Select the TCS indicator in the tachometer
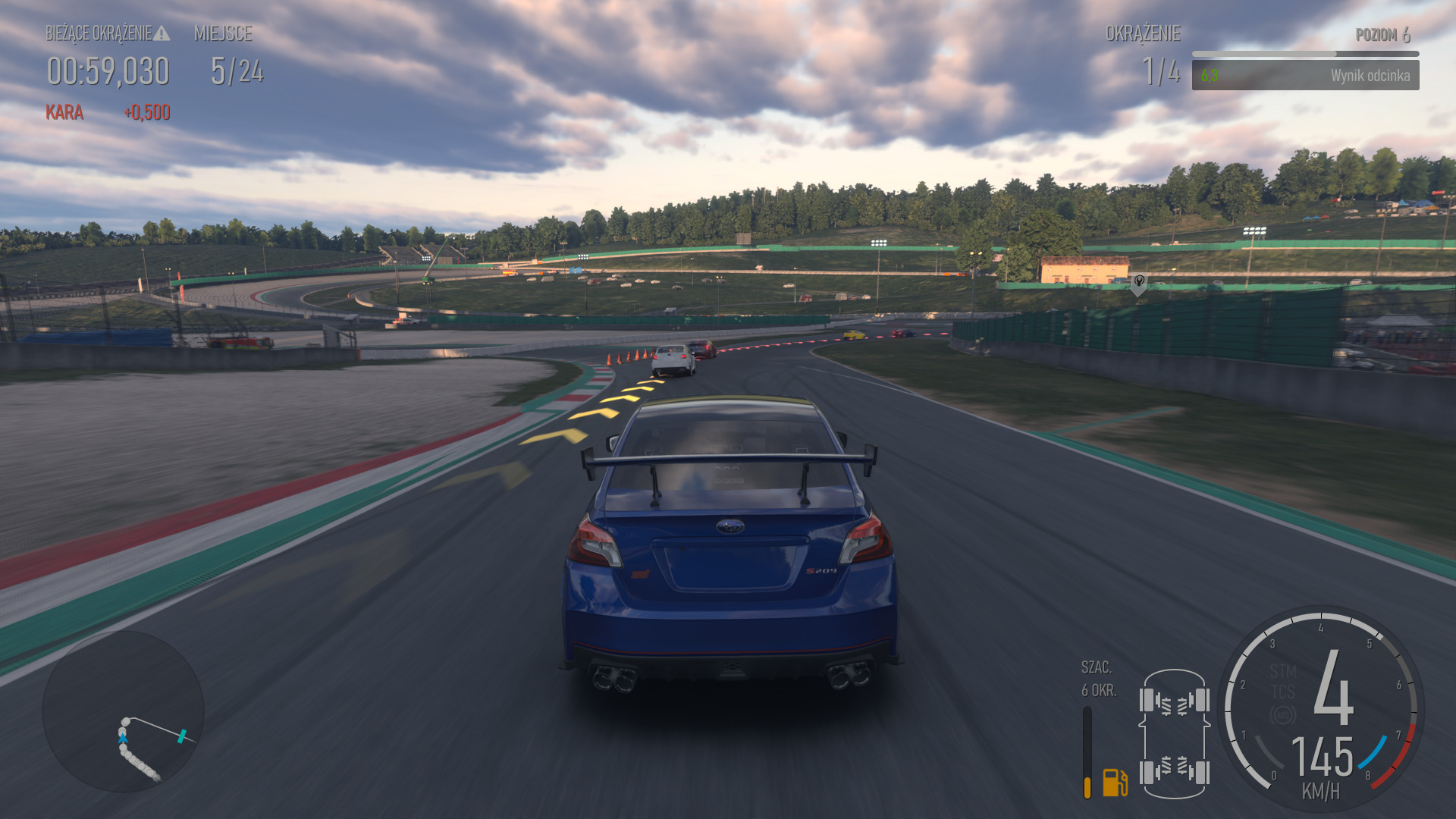 tap(1283, 692)
